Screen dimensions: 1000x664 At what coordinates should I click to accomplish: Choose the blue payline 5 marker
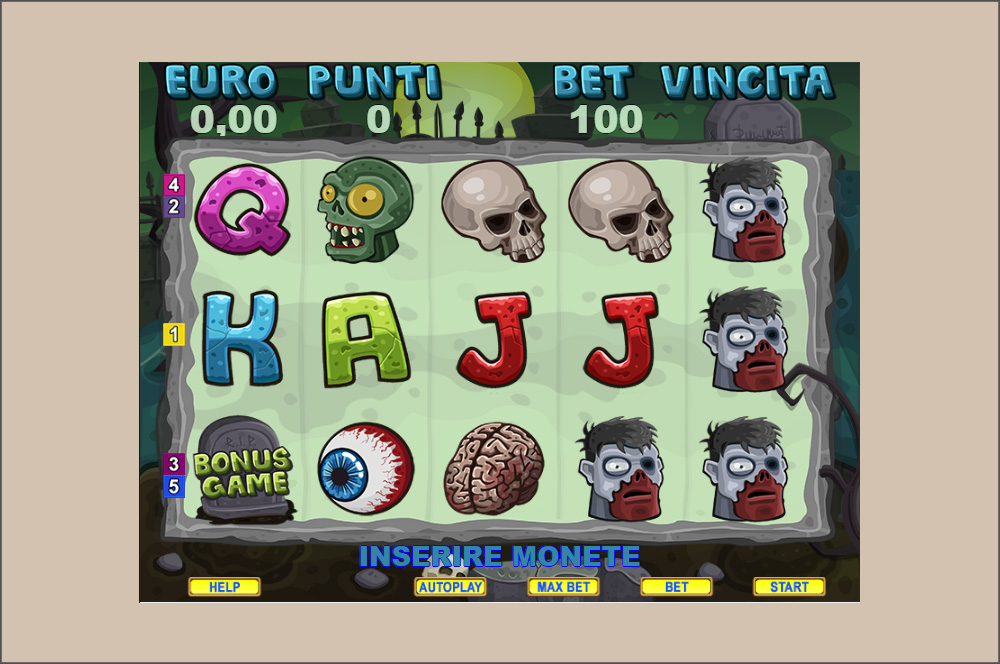(174, 487)
